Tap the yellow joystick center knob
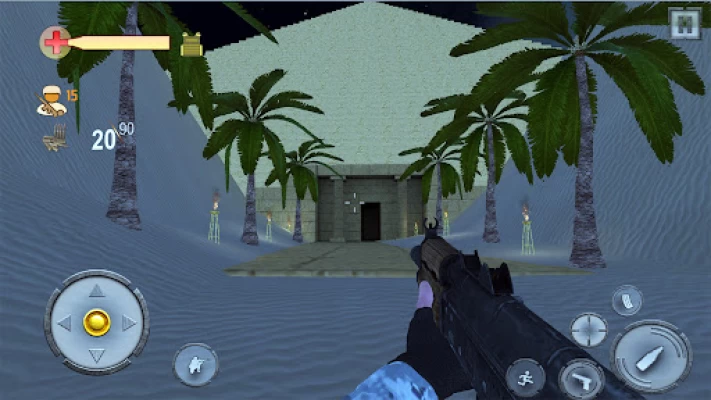 click(96, 322)
